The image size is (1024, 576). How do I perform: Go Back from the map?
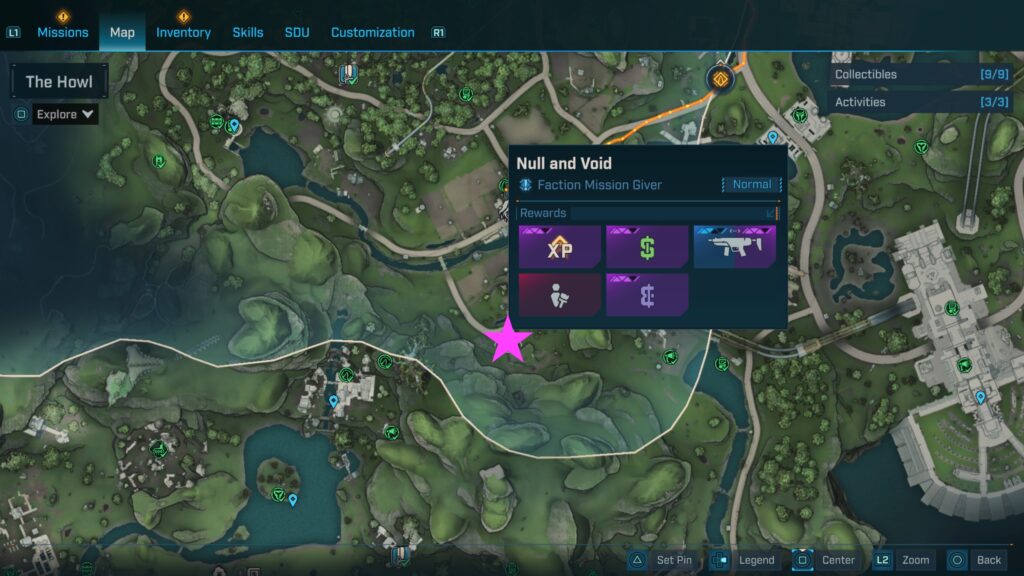(x=975, y=560)
